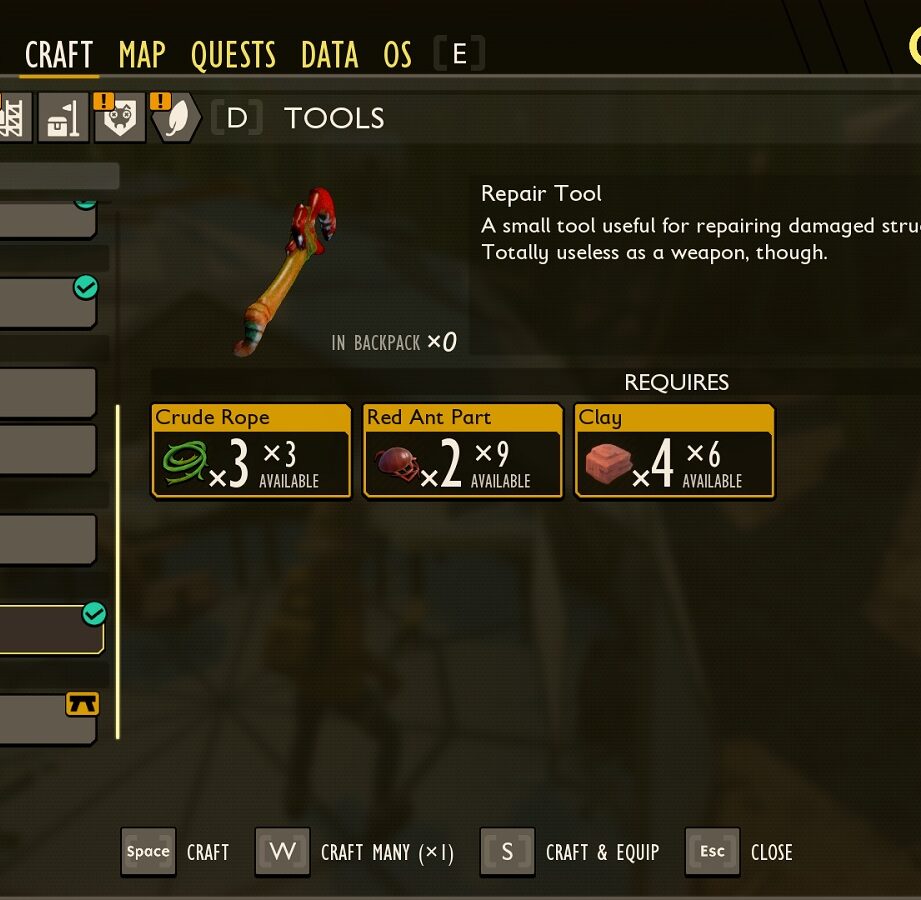This screenshot has width=921, height=900.
Task: Pick the leaf category icon
Action: tap(174, 118)
